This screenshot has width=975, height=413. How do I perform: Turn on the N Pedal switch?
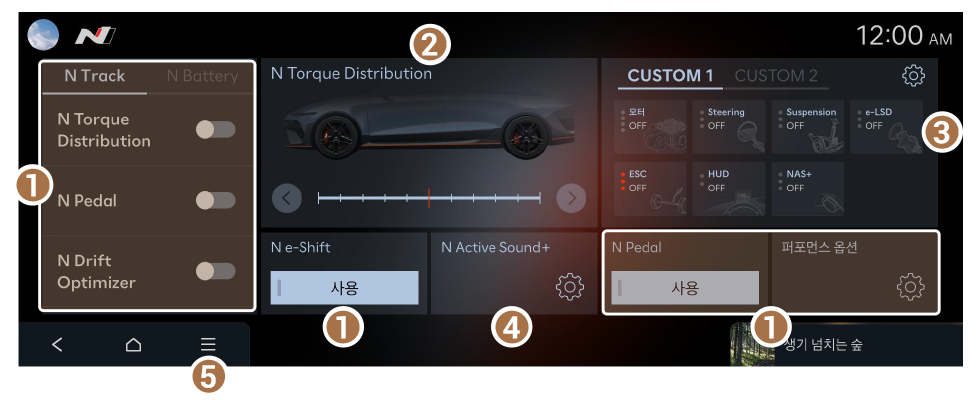click(x=215, y=200)
